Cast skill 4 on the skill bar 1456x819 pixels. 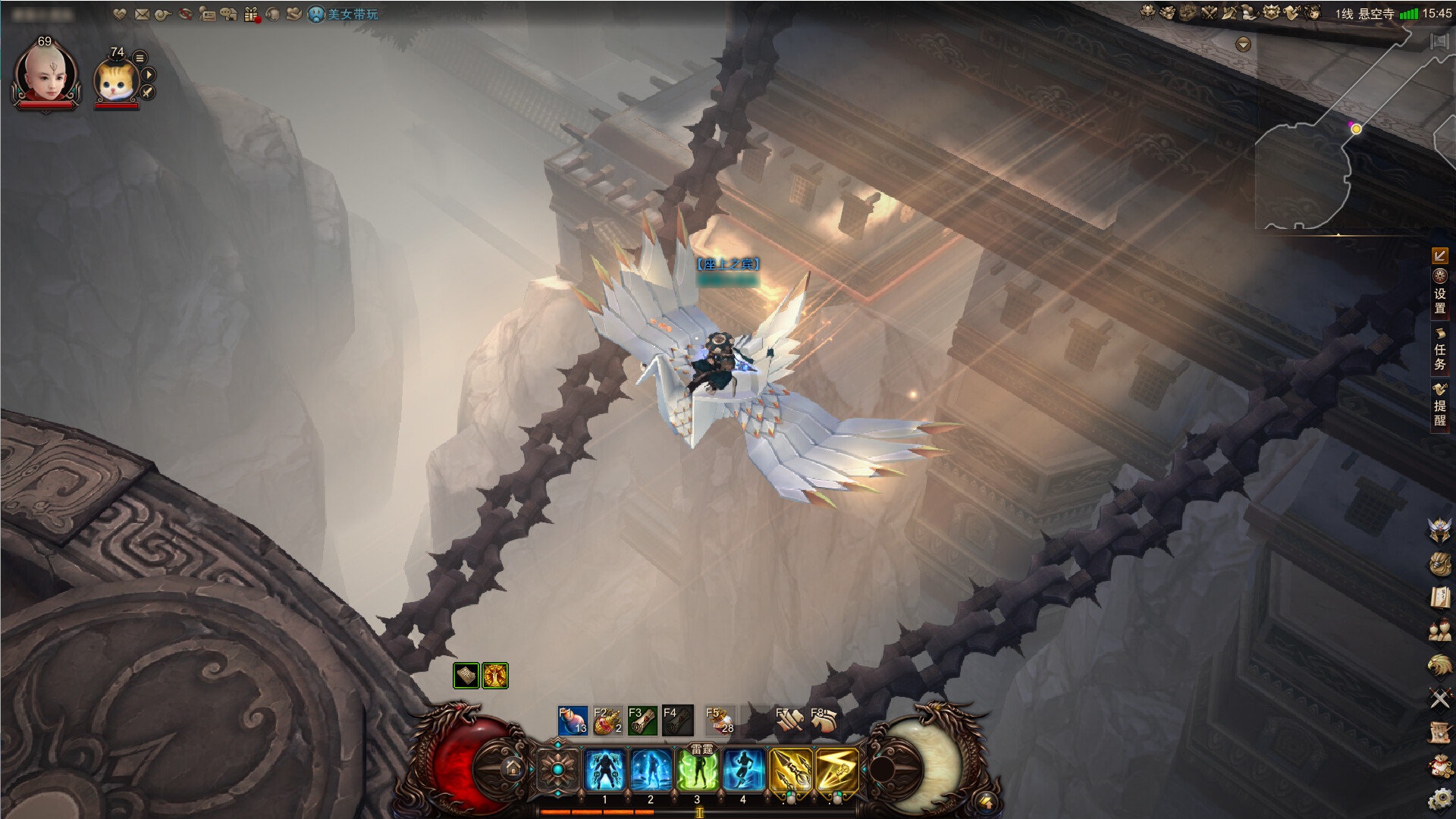(744, 768)
